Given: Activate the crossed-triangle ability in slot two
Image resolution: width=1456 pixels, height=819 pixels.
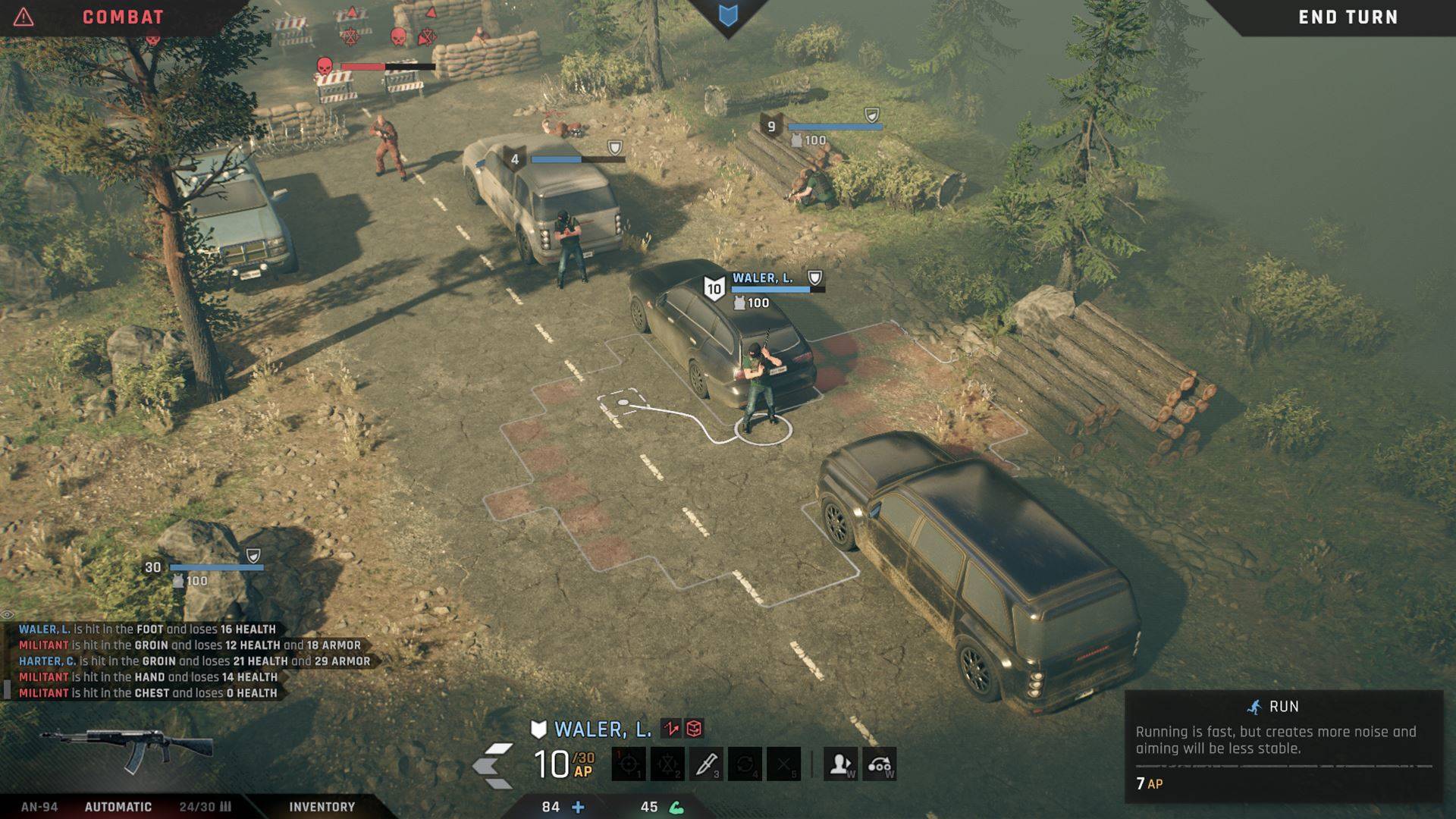Looking at the screenshot, I should tap(667, 764).
